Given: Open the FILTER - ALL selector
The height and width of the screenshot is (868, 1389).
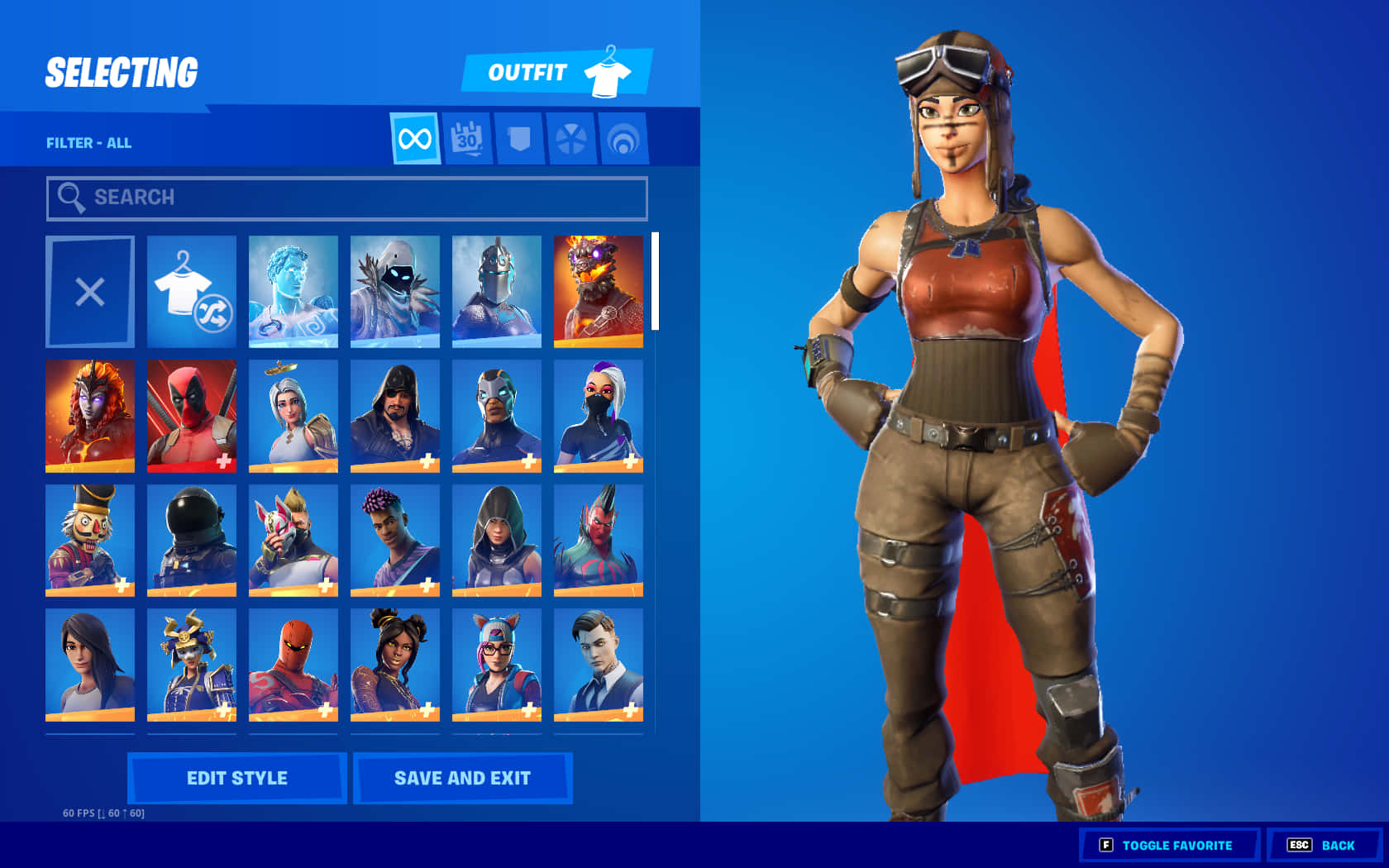Looking at the screenshot, I should [x=88, y=142].
